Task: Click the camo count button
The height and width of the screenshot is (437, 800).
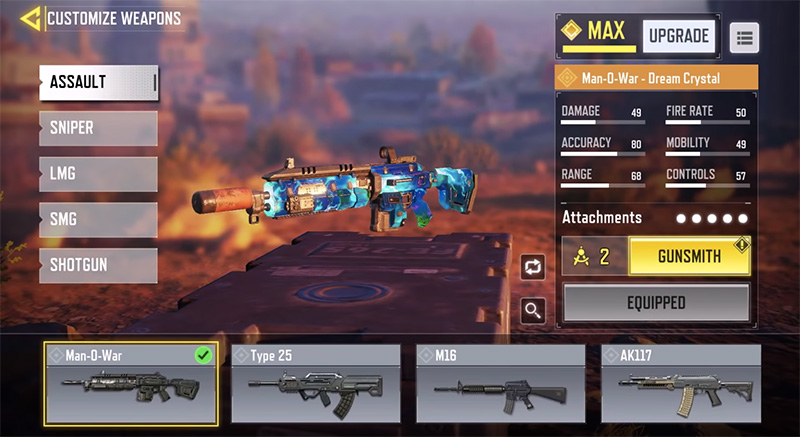Action: pos(594,256)
